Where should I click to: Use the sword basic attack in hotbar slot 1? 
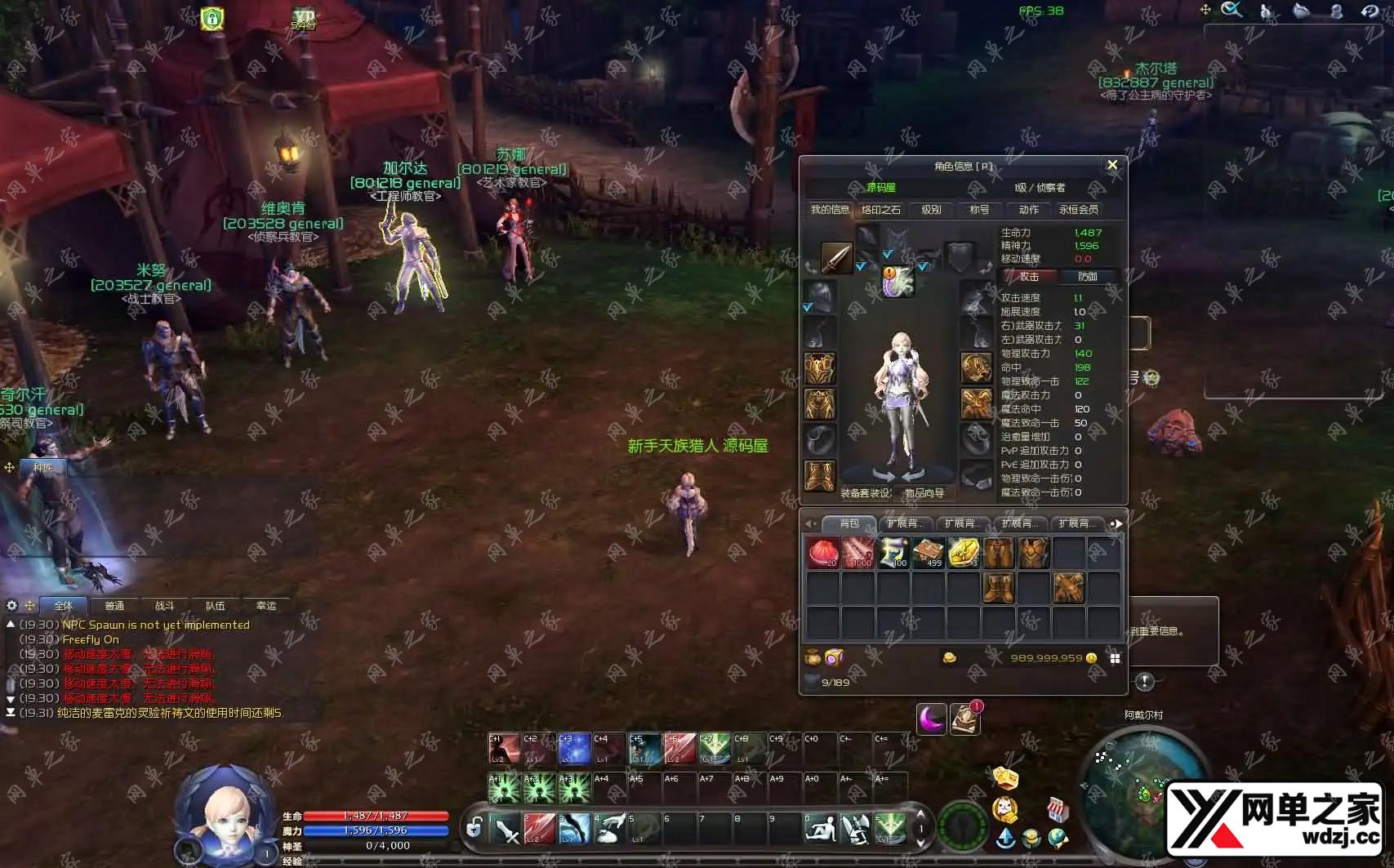506,830
